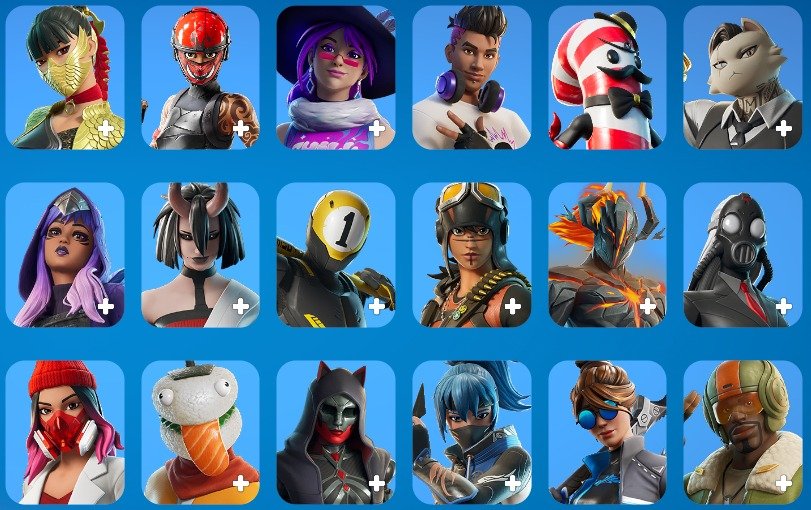Choose the cat in black suit skin
This screenshot has width=811, height=510.
coord(742,77)
